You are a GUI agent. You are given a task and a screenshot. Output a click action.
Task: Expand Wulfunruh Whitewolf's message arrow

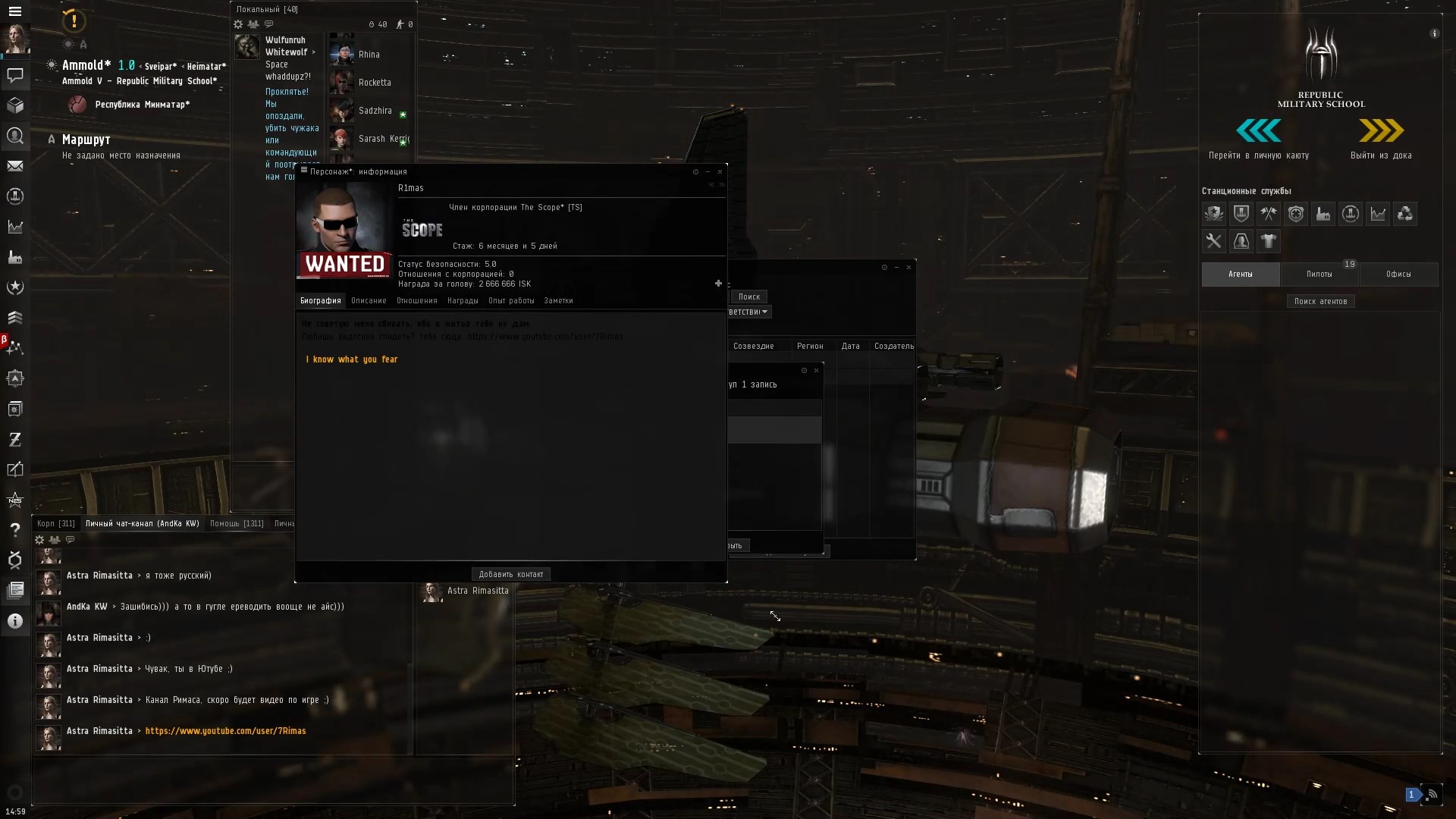point(313,52)
